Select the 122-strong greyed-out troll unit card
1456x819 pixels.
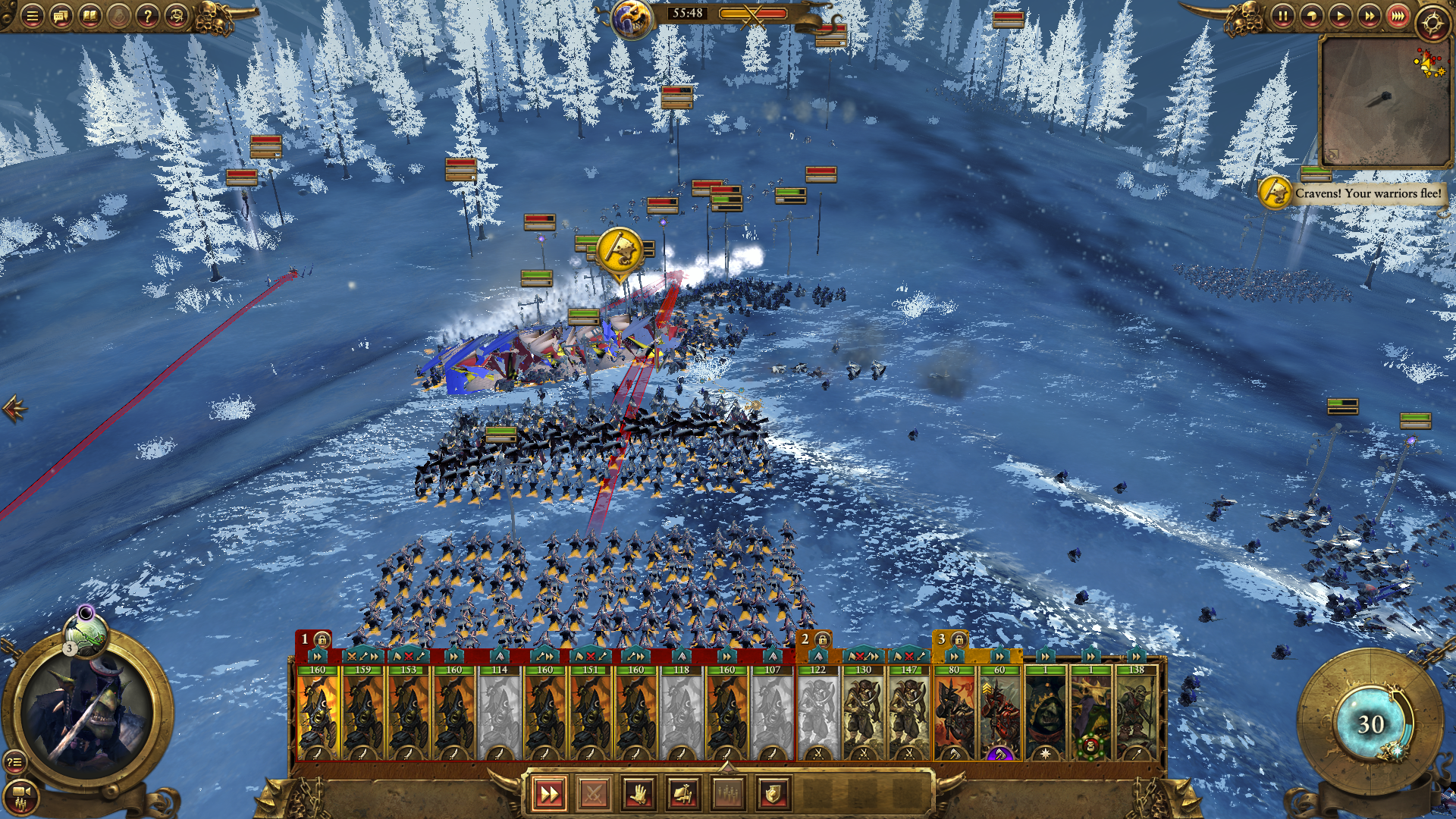(817, 713)
